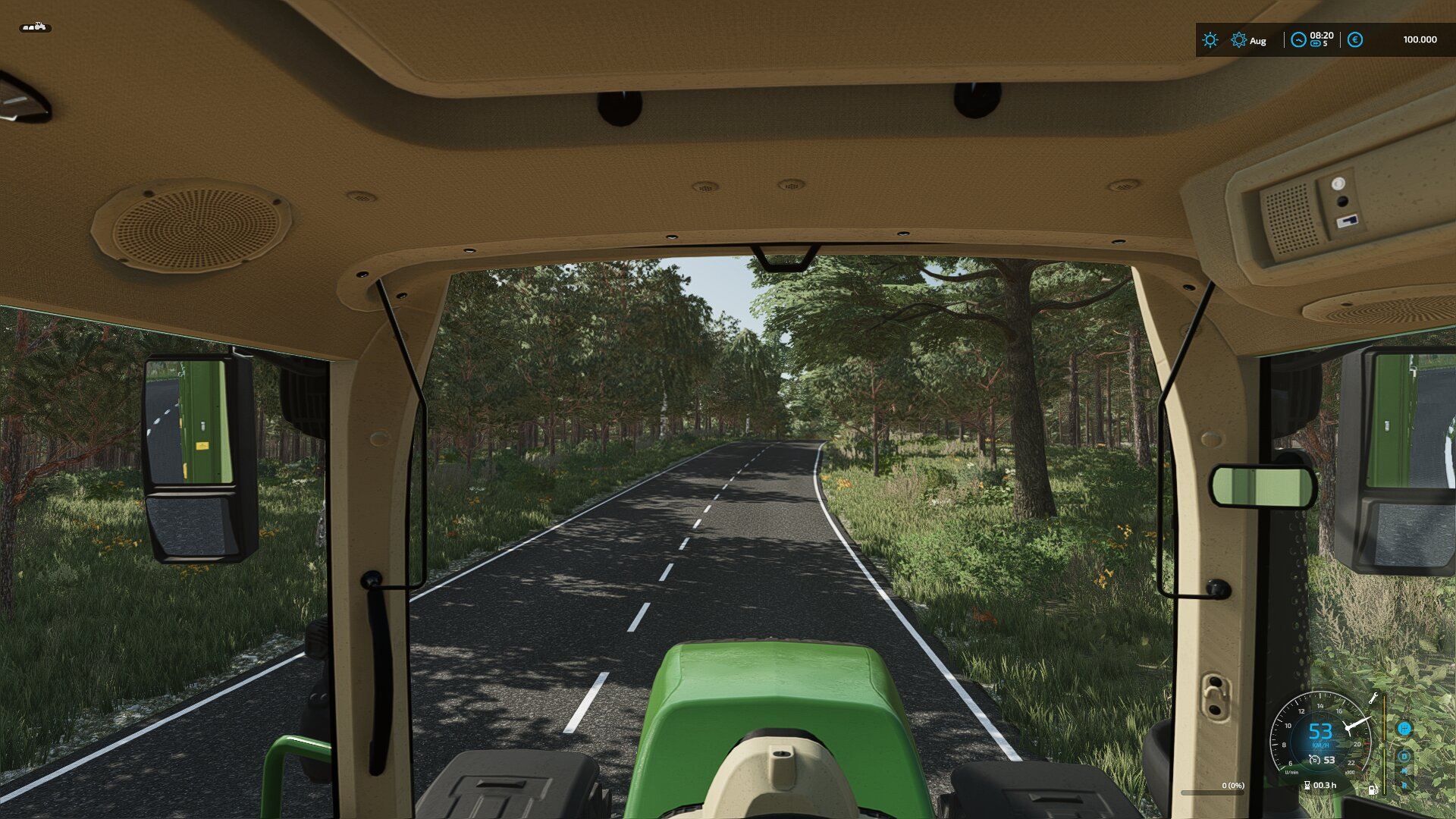
Task: Click the cruise control icon
Action: point(1315,760)
